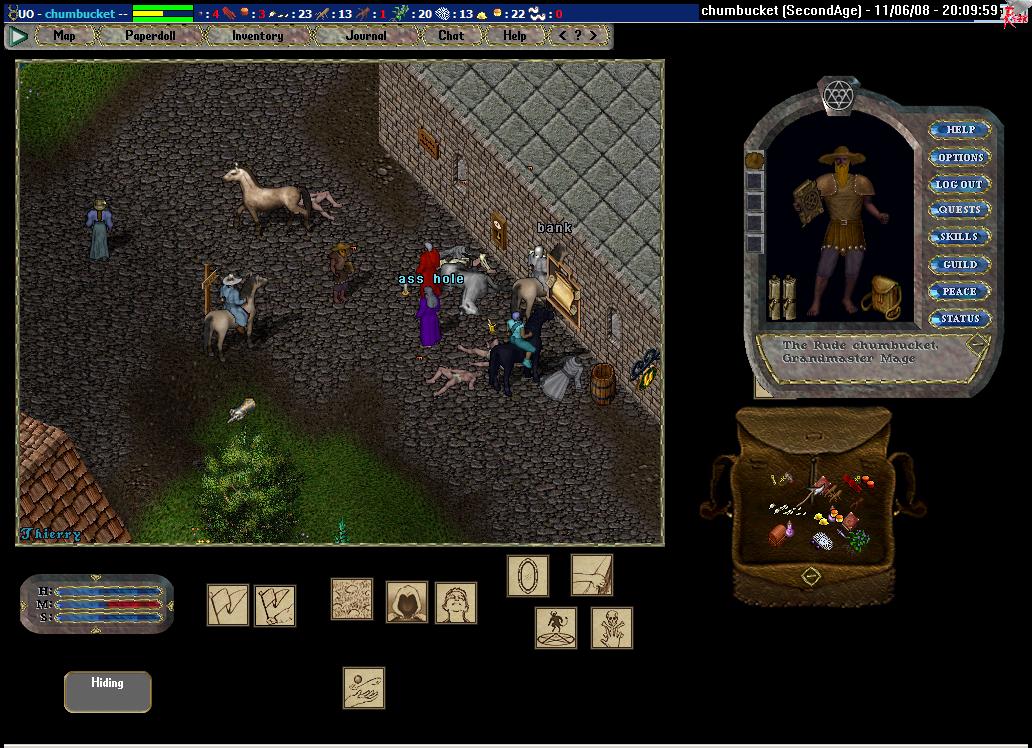Click the LOG OUT button

[960, 184]
